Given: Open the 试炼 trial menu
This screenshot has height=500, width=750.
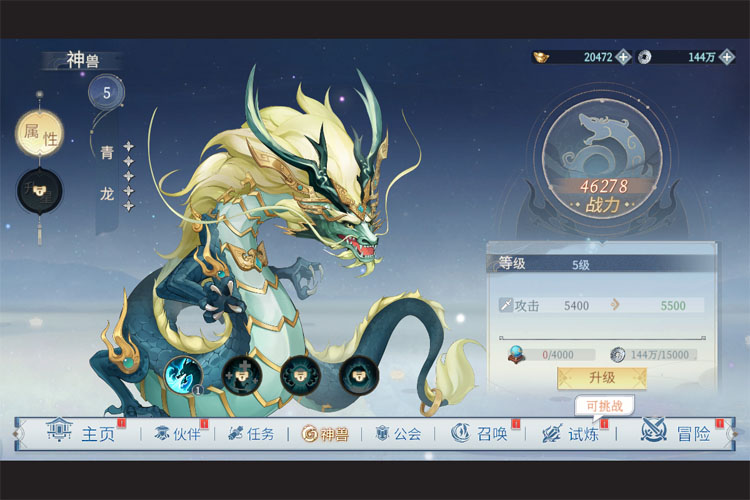Looking at the screenshot, I should (571, 434).
